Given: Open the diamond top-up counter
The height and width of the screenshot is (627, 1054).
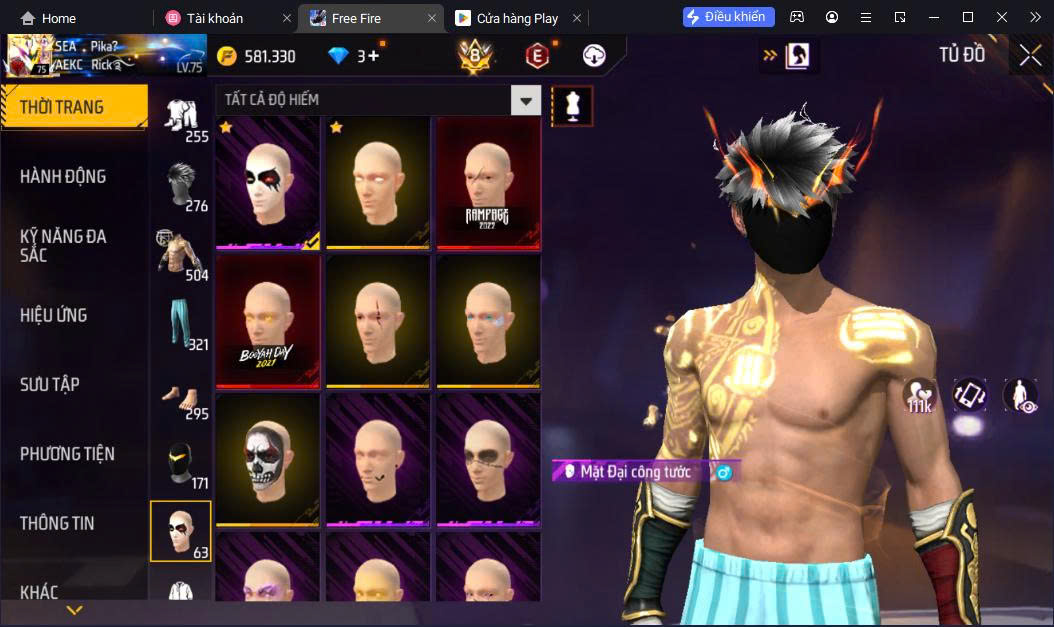Looking at the screenshot, I should pos(355,56).
